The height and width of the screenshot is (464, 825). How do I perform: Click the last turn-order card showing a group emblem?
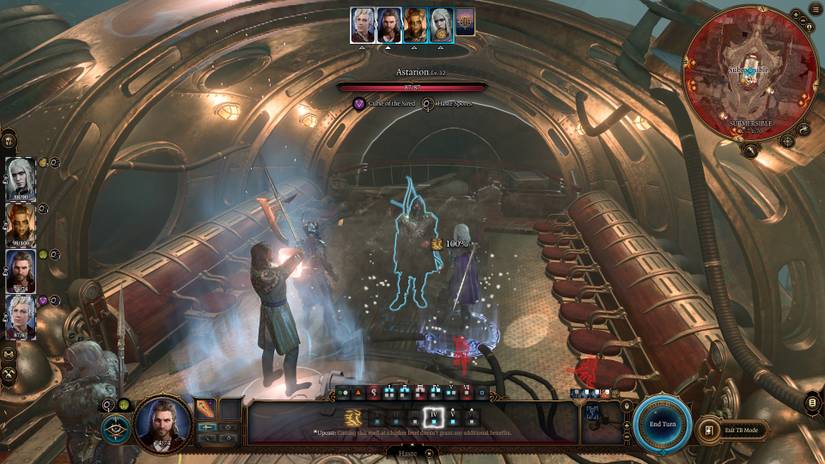[465, 23]
